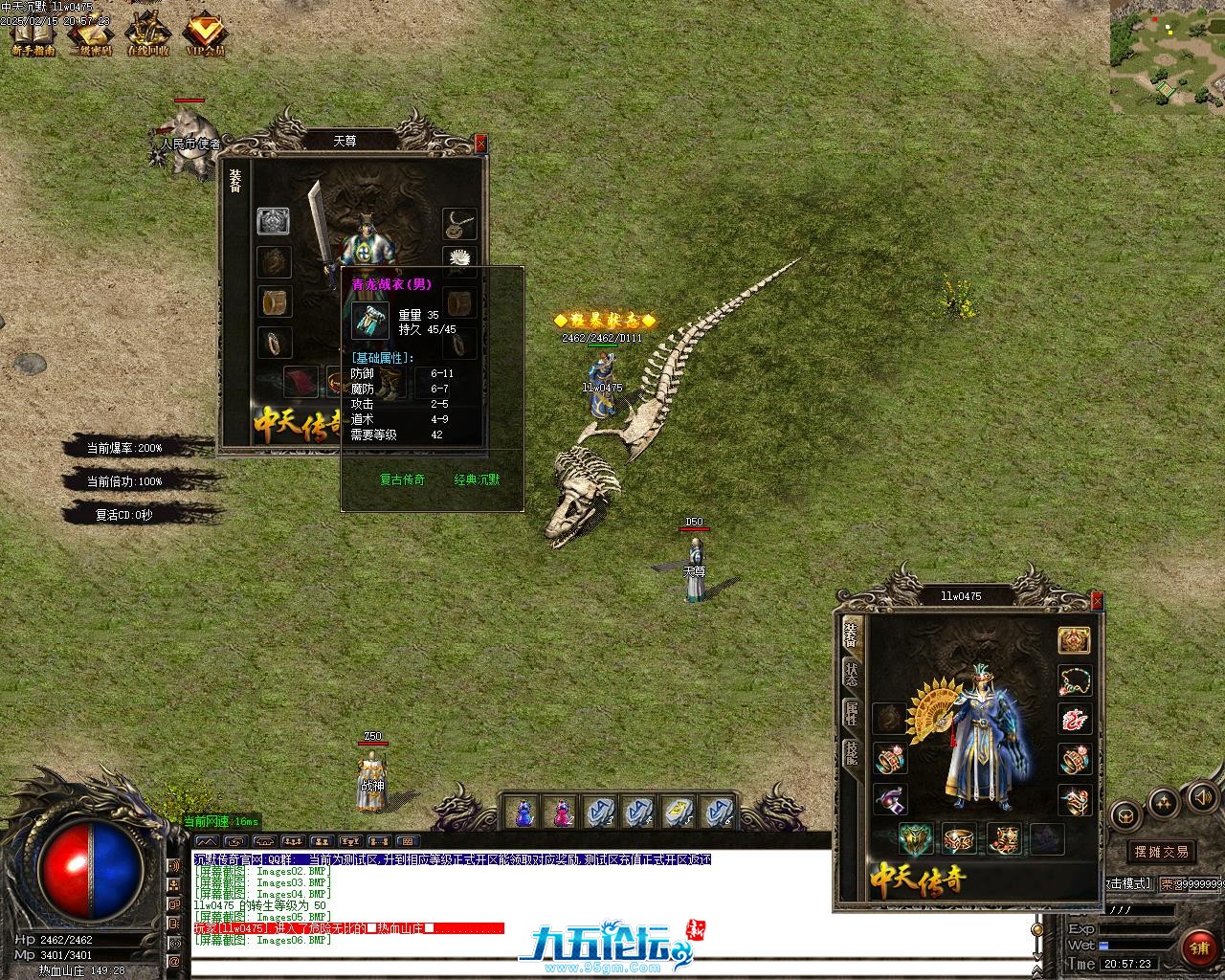Select the red dragon medal slot
This screenshot has width=1225, height=980.
[1074, 720]
